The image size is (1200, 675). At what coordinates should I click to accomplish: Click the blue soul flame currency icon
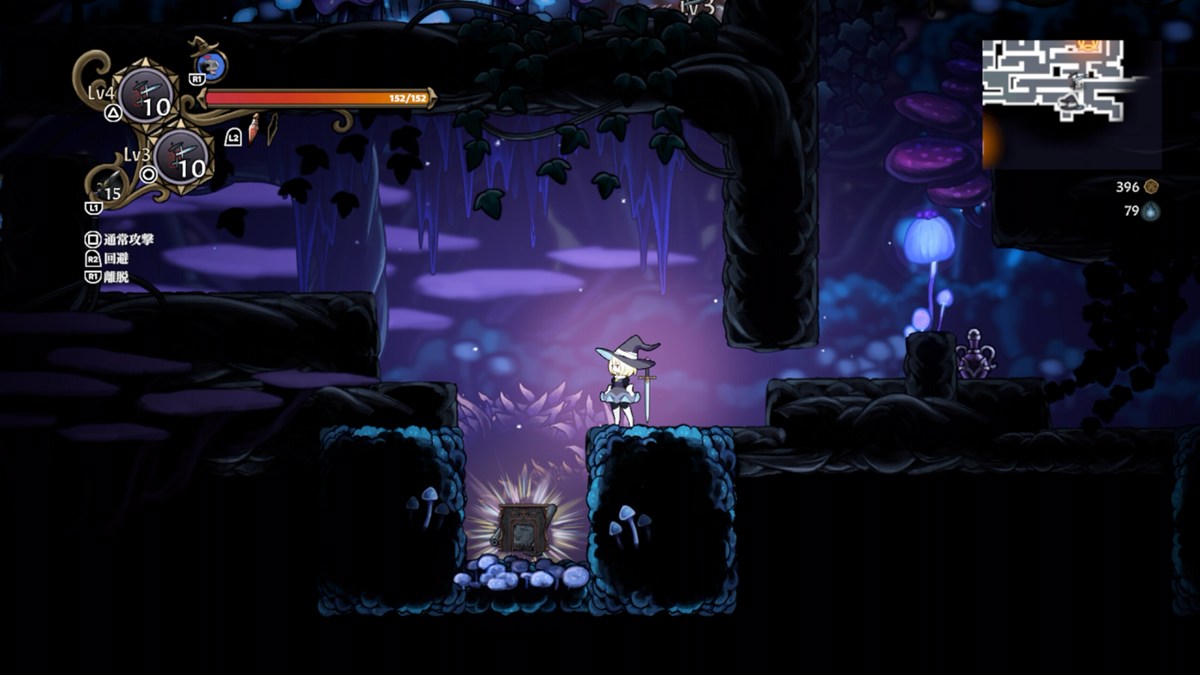1151,211
